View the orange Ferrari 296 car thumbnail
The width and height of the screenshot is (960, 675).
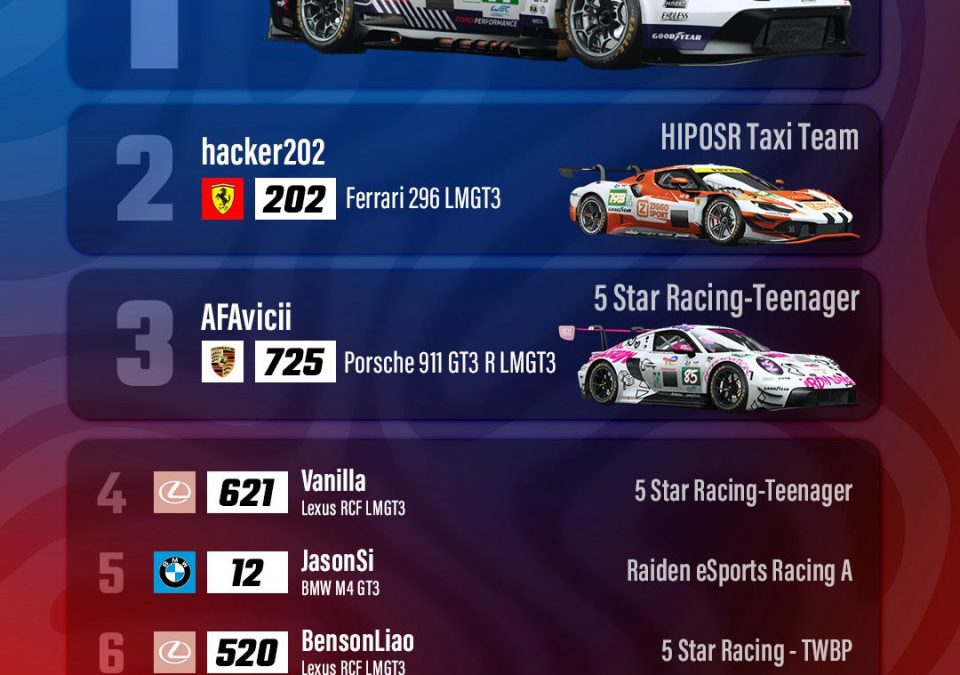point(709,204)
